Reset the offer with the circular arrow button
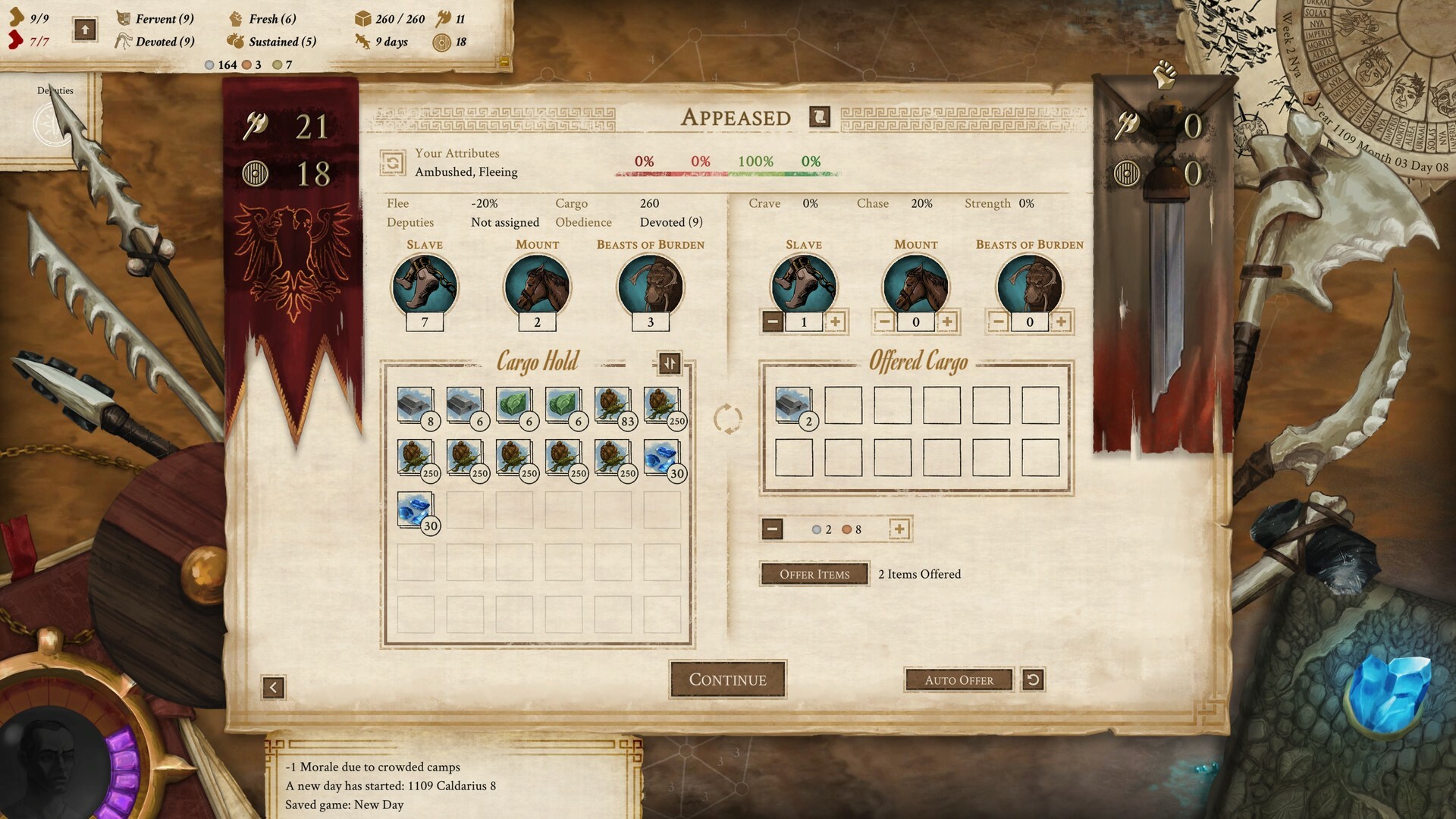The image size is (1456, 819). 1034,679
